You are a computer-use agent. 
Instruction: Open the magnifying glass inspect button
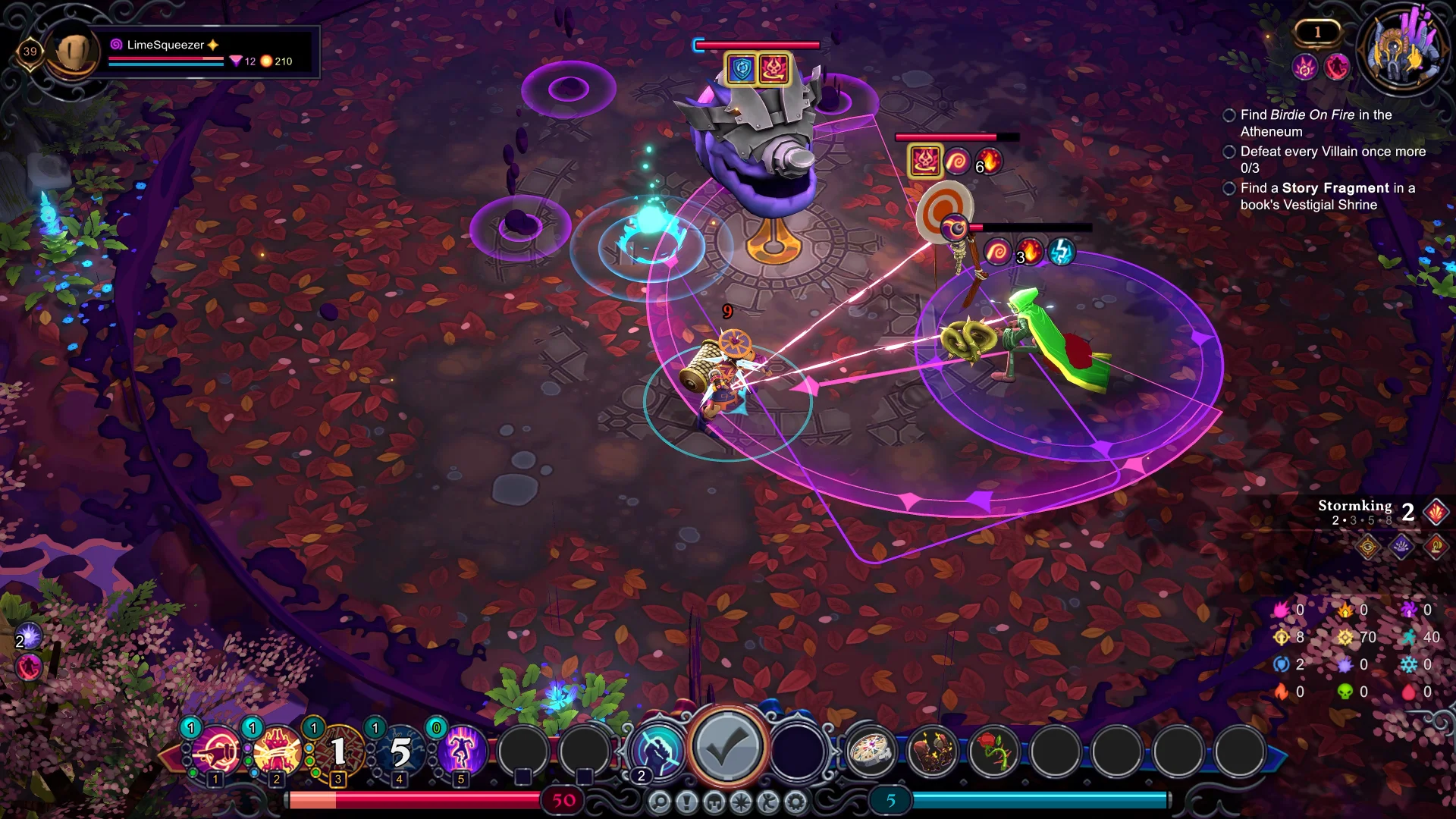pos(660,802)
